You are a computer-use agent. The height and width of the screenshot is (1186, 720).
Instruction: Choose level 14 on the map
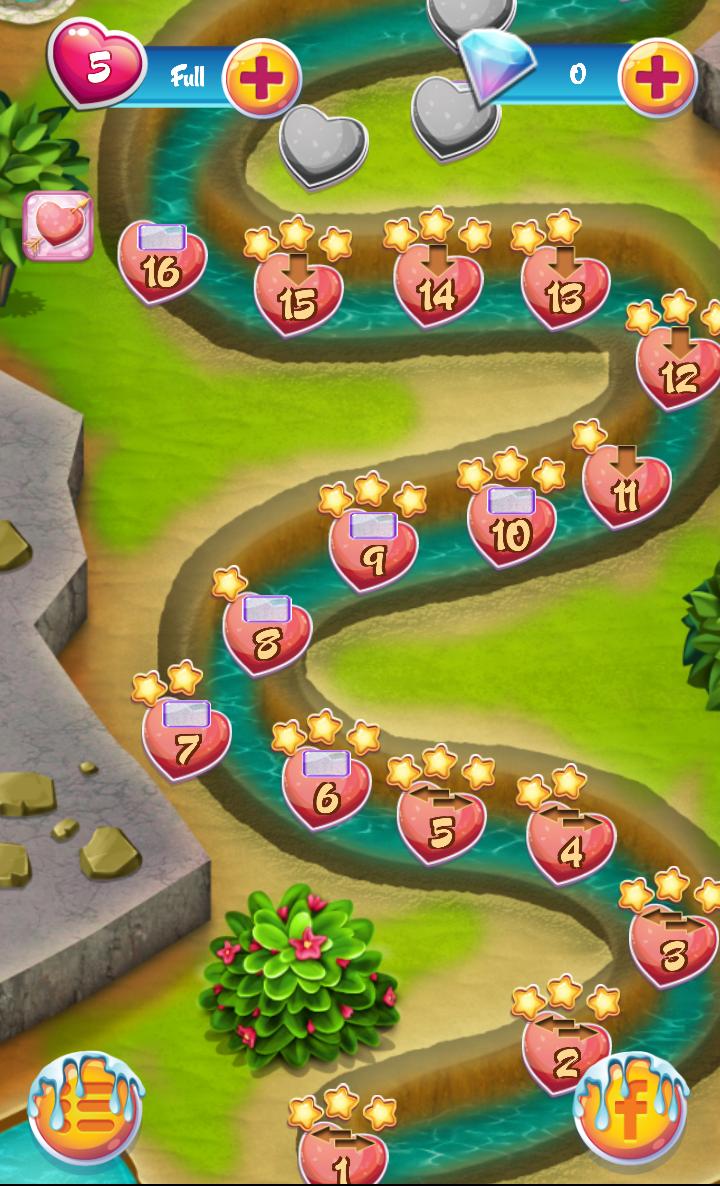(437, 285)
